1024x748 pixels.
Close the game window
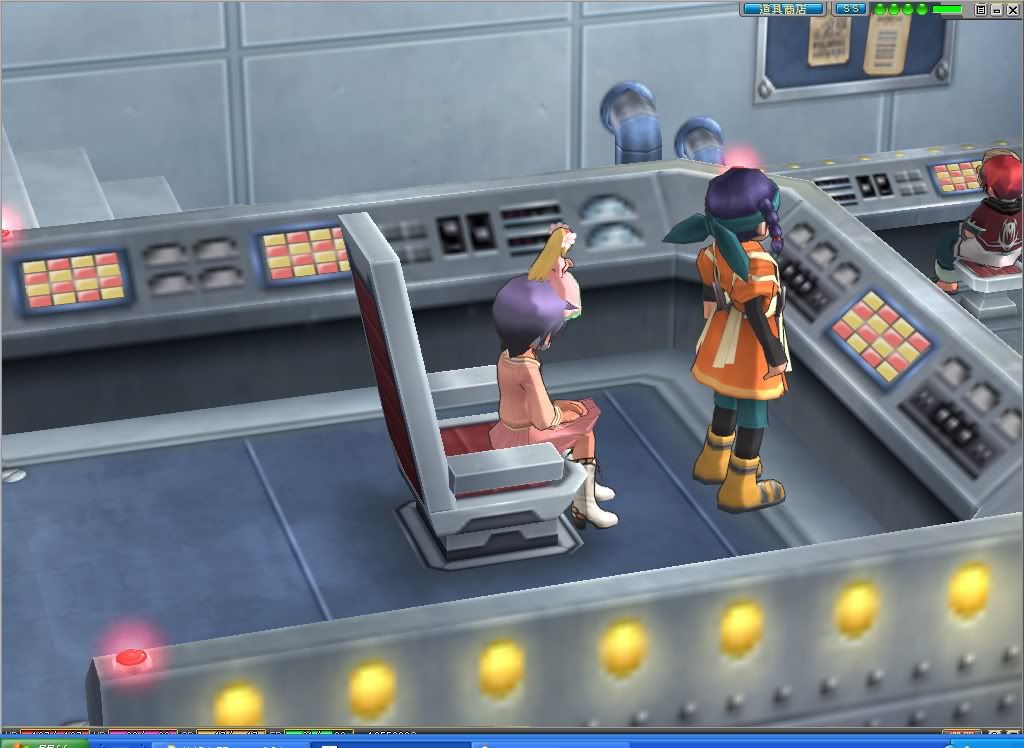click(1011, 9)
